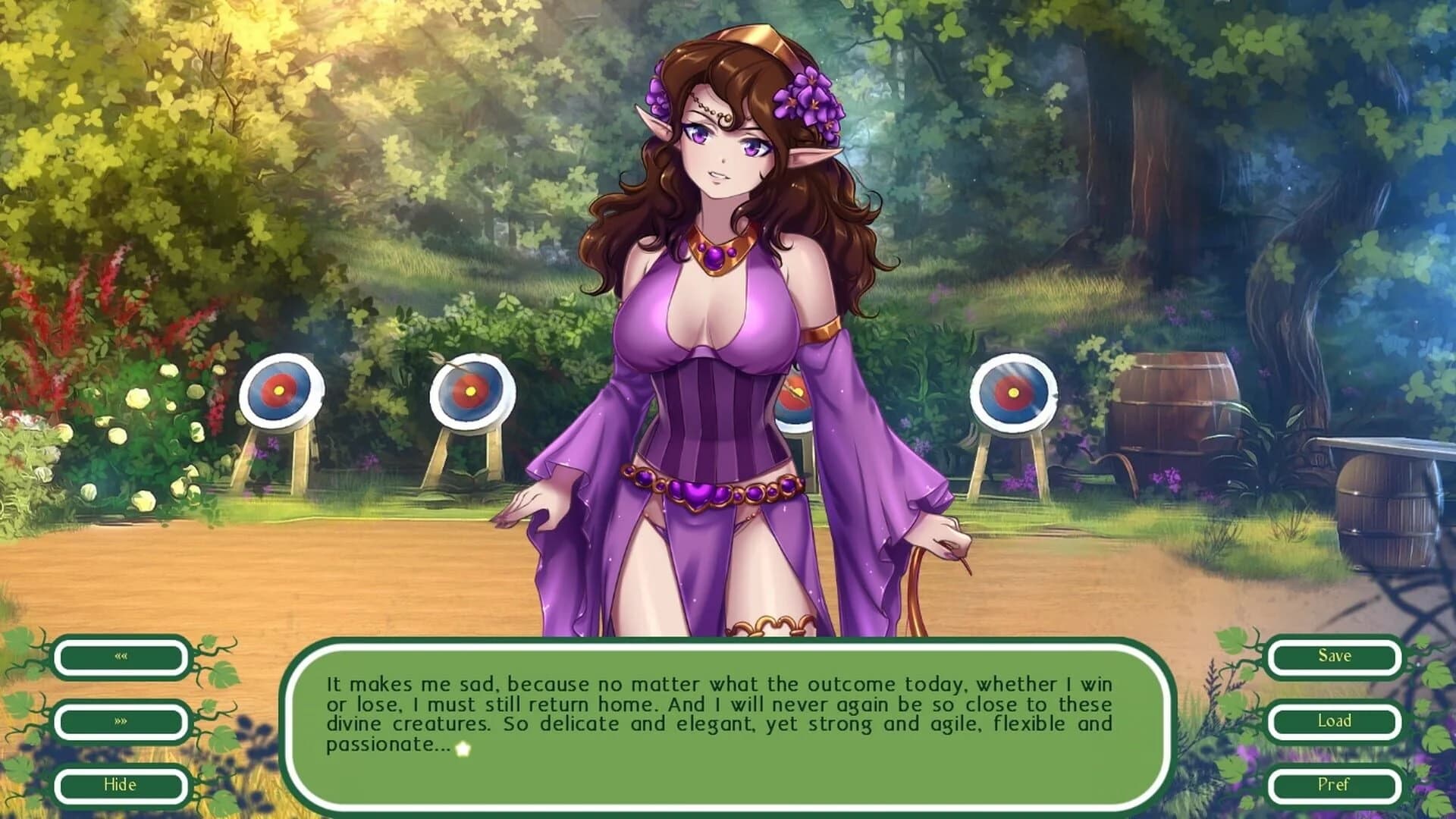The image size is (1456, 819).
Task: Toggle the Hide button to conceal the textbox
Action: coord(121,785)
